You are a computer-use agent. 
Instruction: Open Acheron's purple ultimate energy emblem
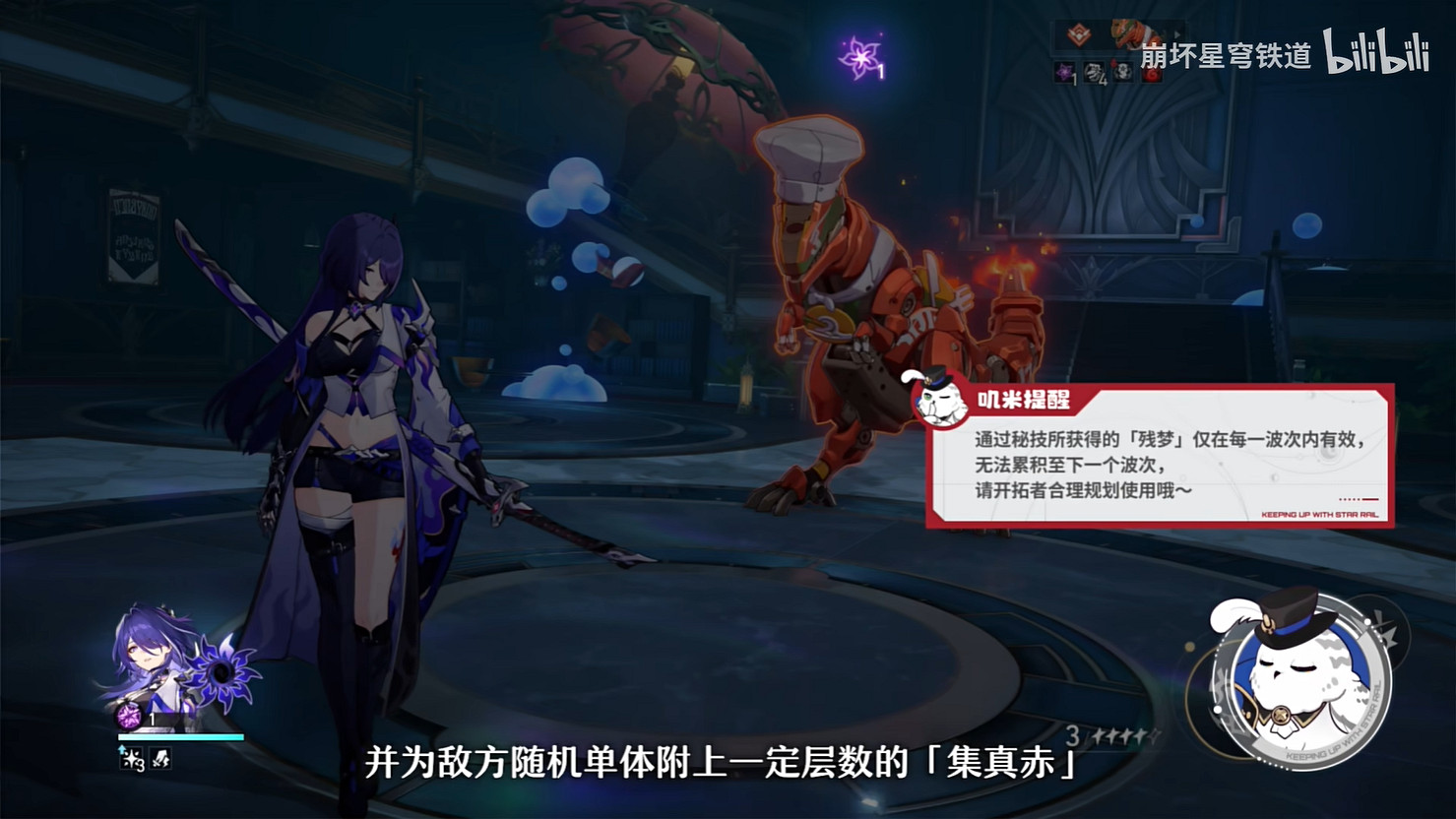pos(129,716)
